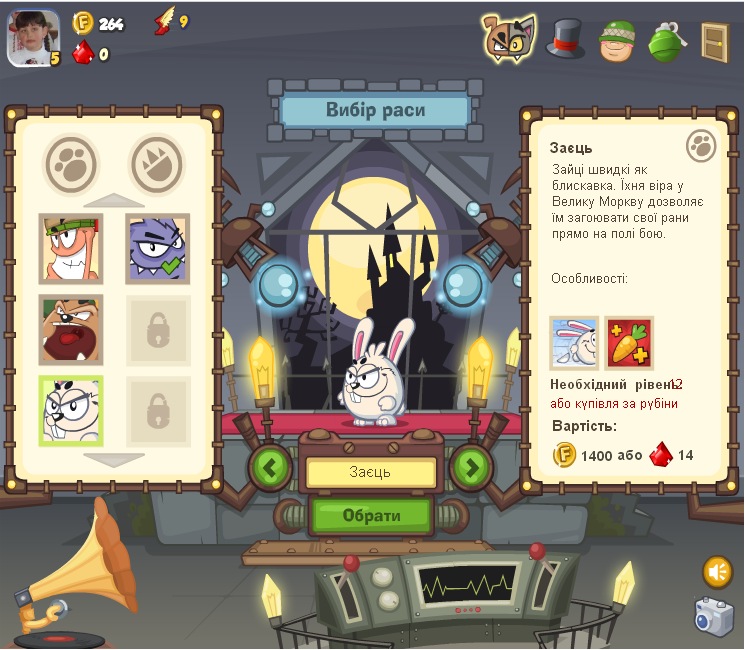Confirm race with the Обрати button

pyautogui.click(x=371, y=516)
